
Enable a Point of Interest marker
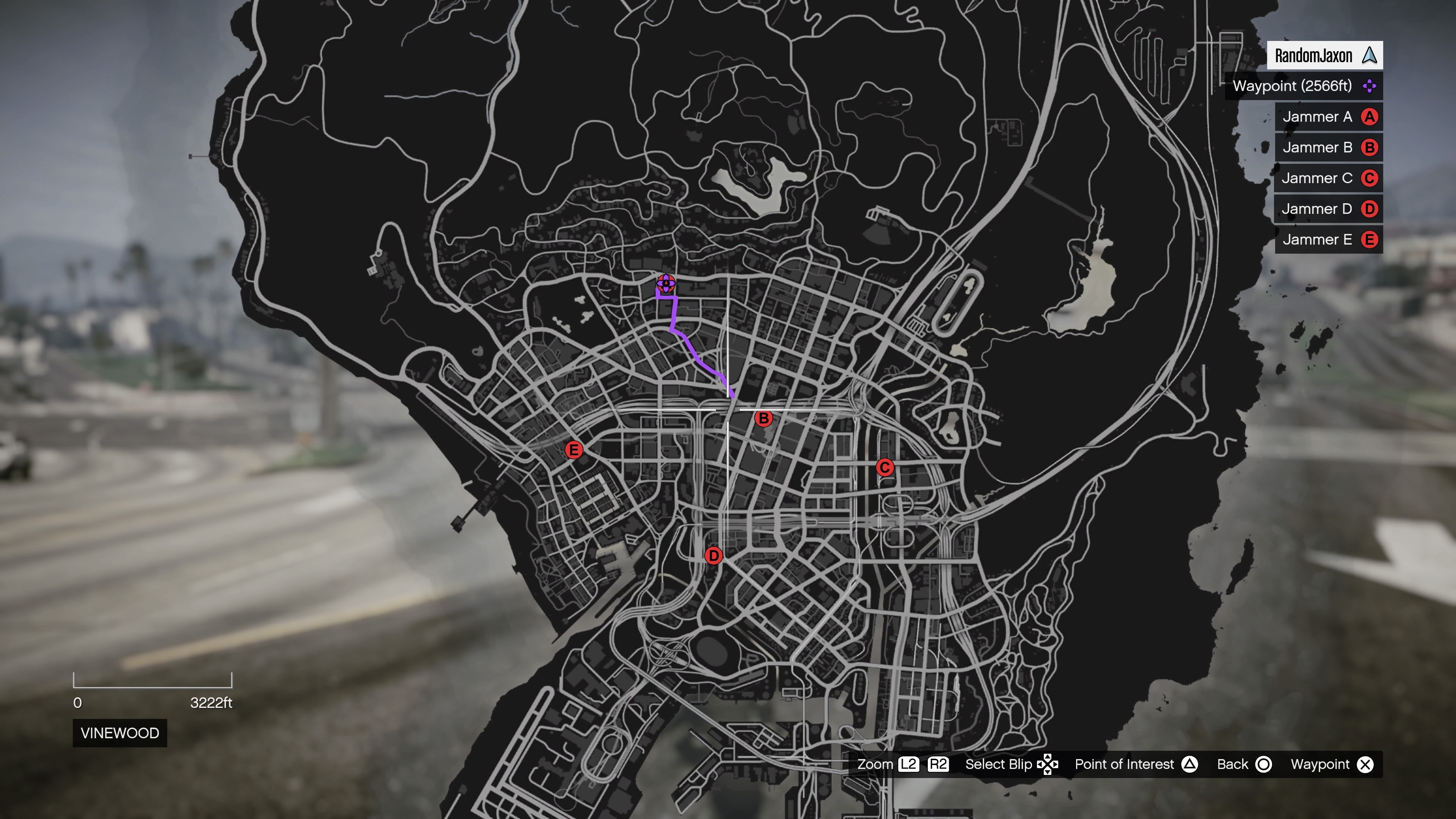(x=1190, y=764)
